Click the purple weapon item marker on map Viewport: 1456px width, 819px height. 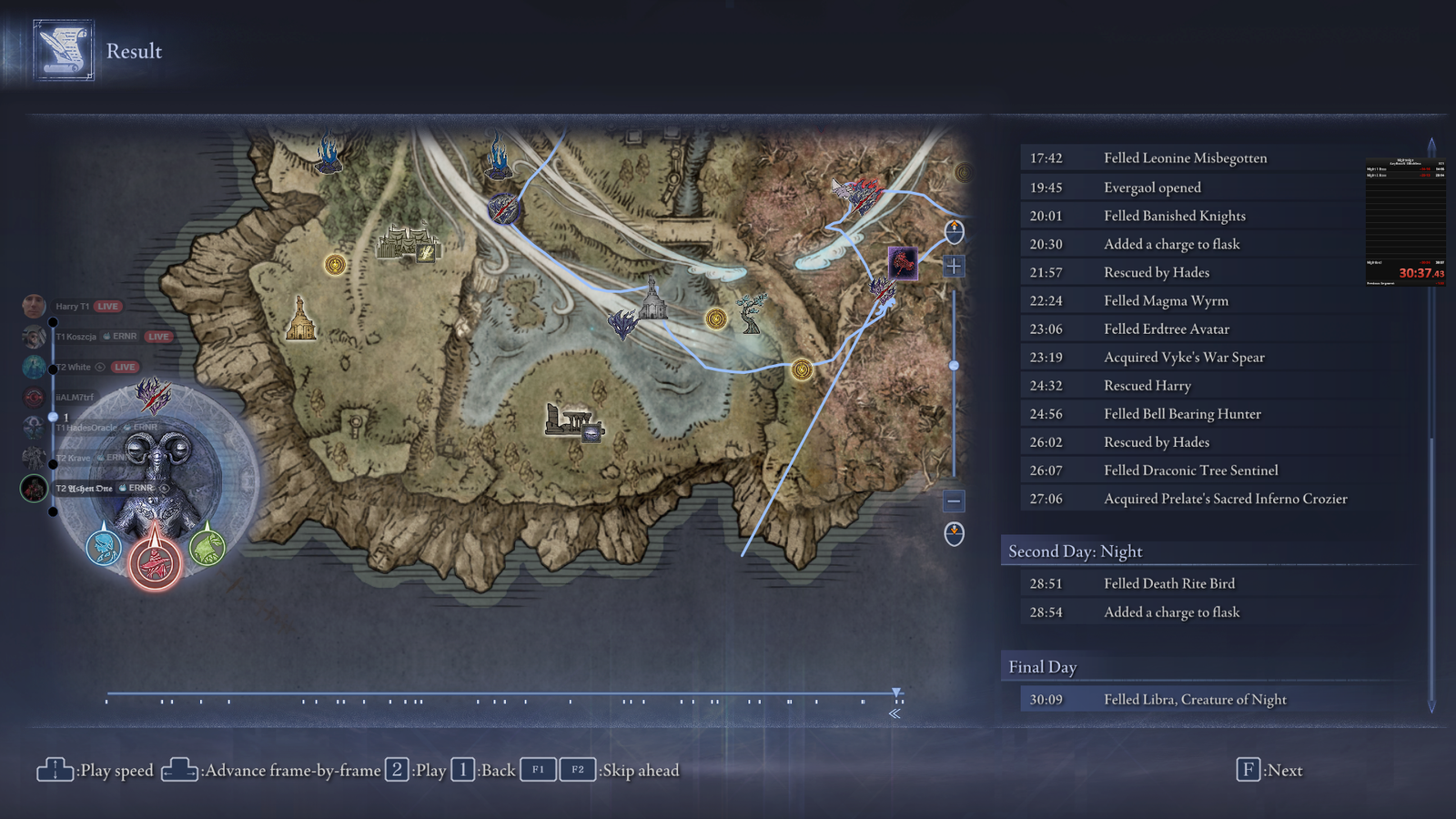tap(903, 262)
